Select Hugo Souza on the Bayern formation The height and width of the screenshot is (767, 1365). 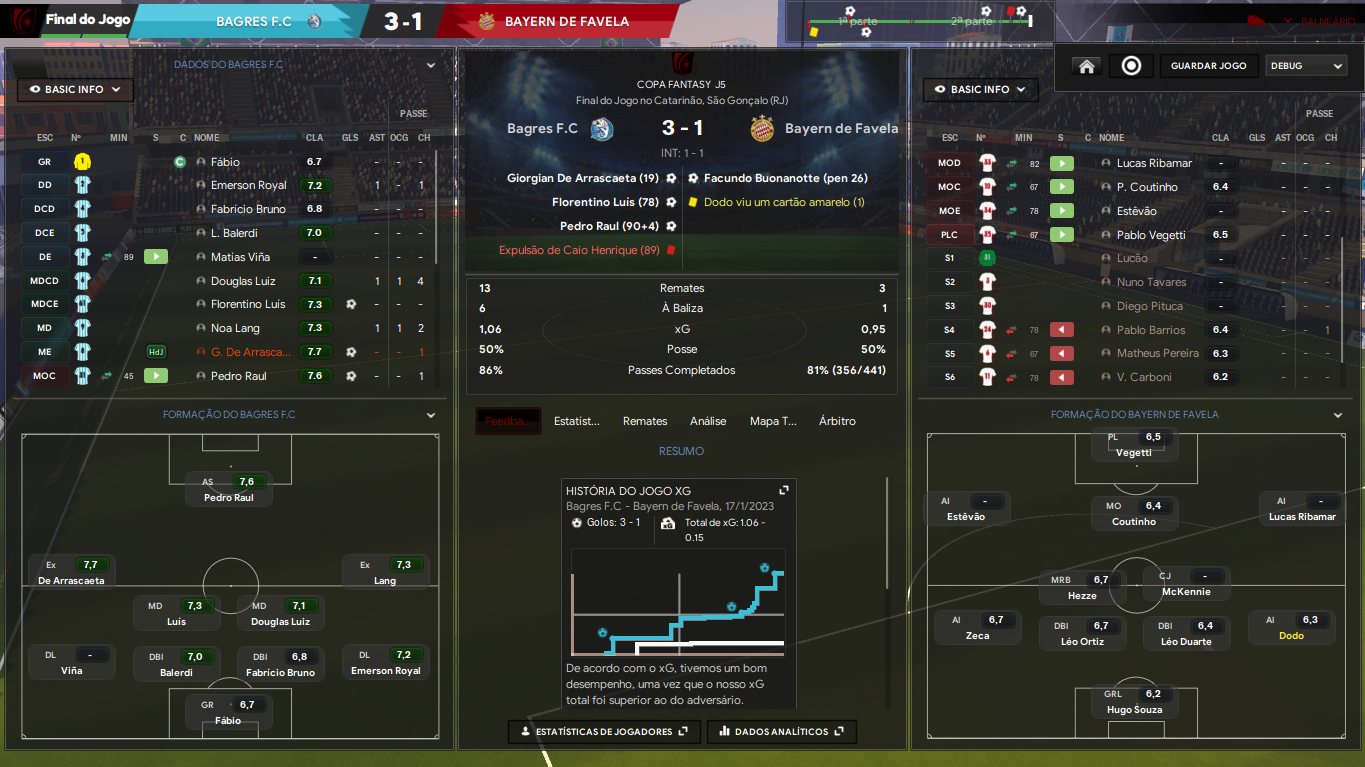click(1134, 702)
